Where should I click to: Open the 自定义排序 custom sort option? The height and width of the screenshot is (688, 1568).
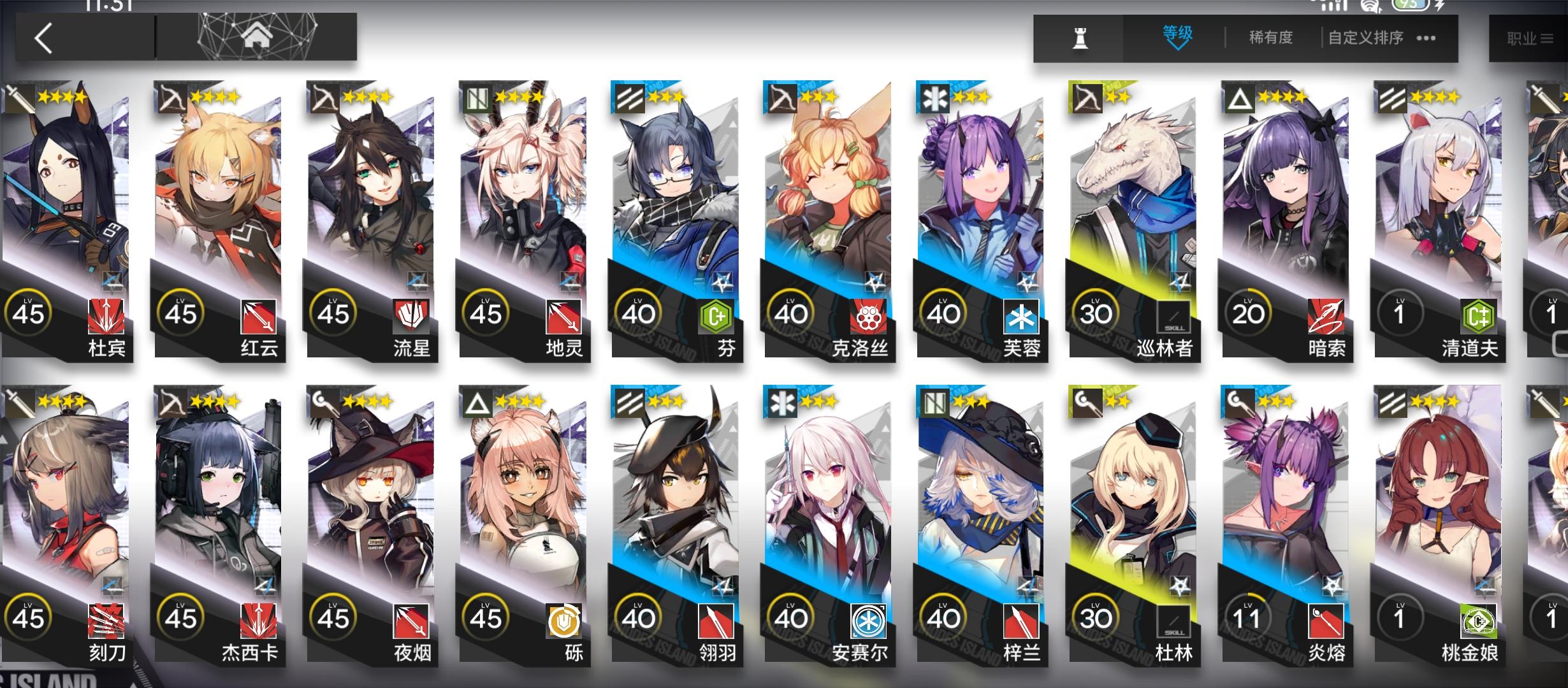(x=1365, y=37)
